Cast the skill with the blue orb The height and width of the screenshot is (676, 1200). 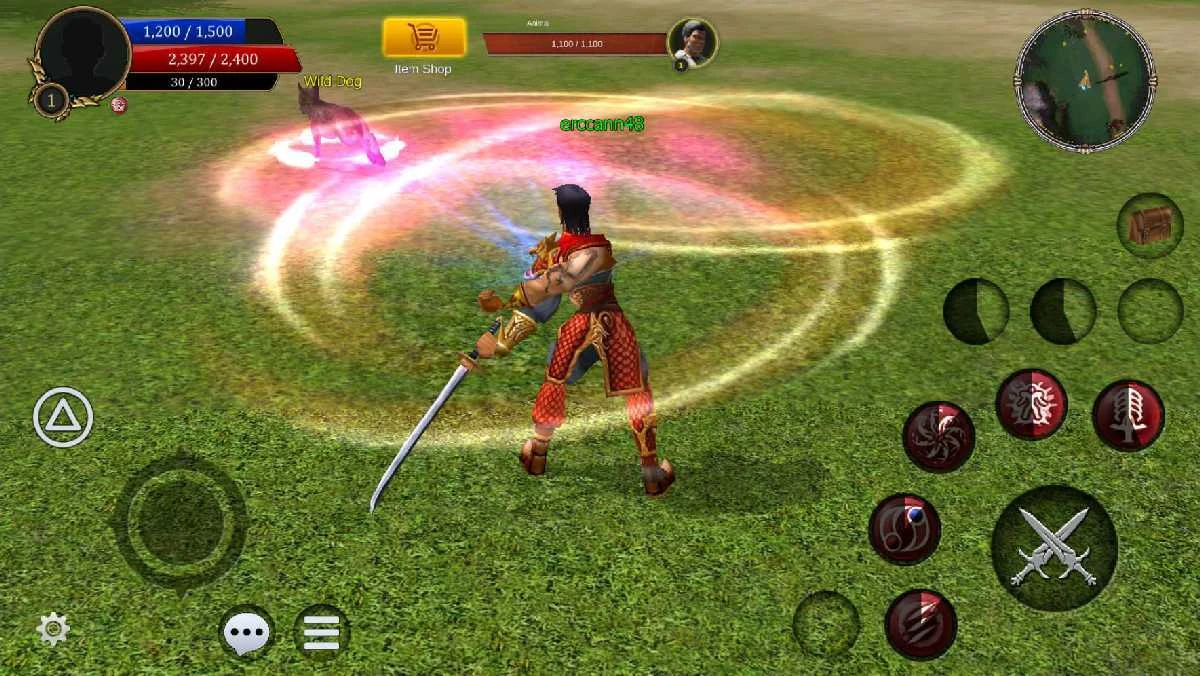click(904, 528)
